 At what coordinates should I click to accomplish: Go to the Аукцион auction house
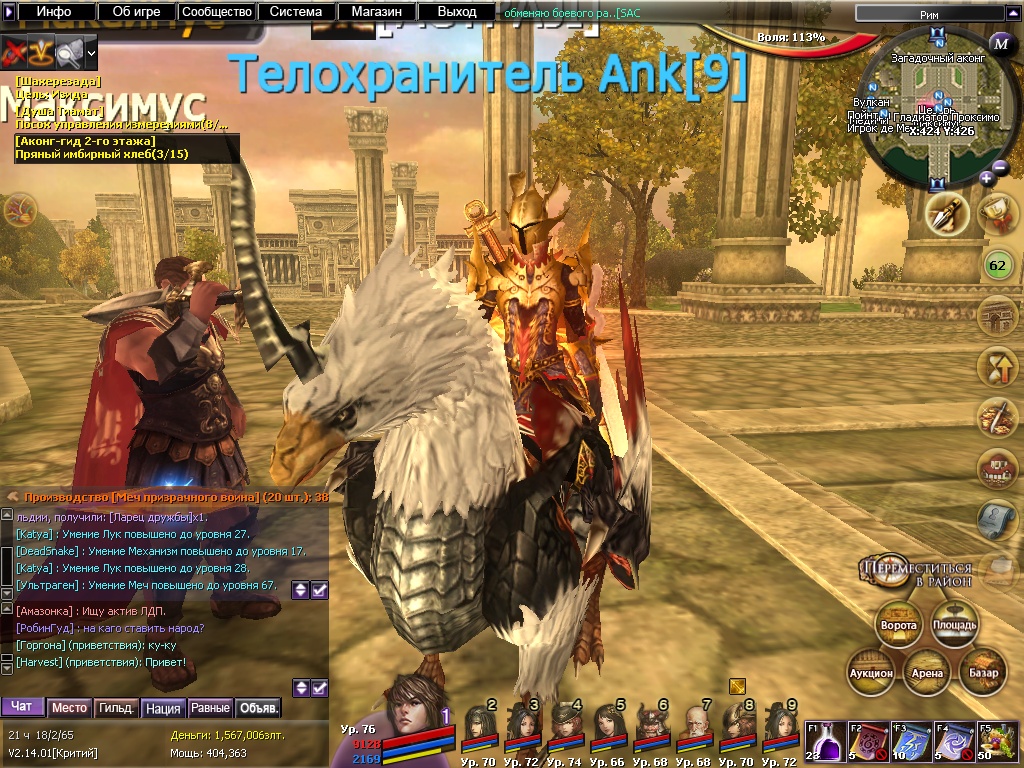pos(871,672)
